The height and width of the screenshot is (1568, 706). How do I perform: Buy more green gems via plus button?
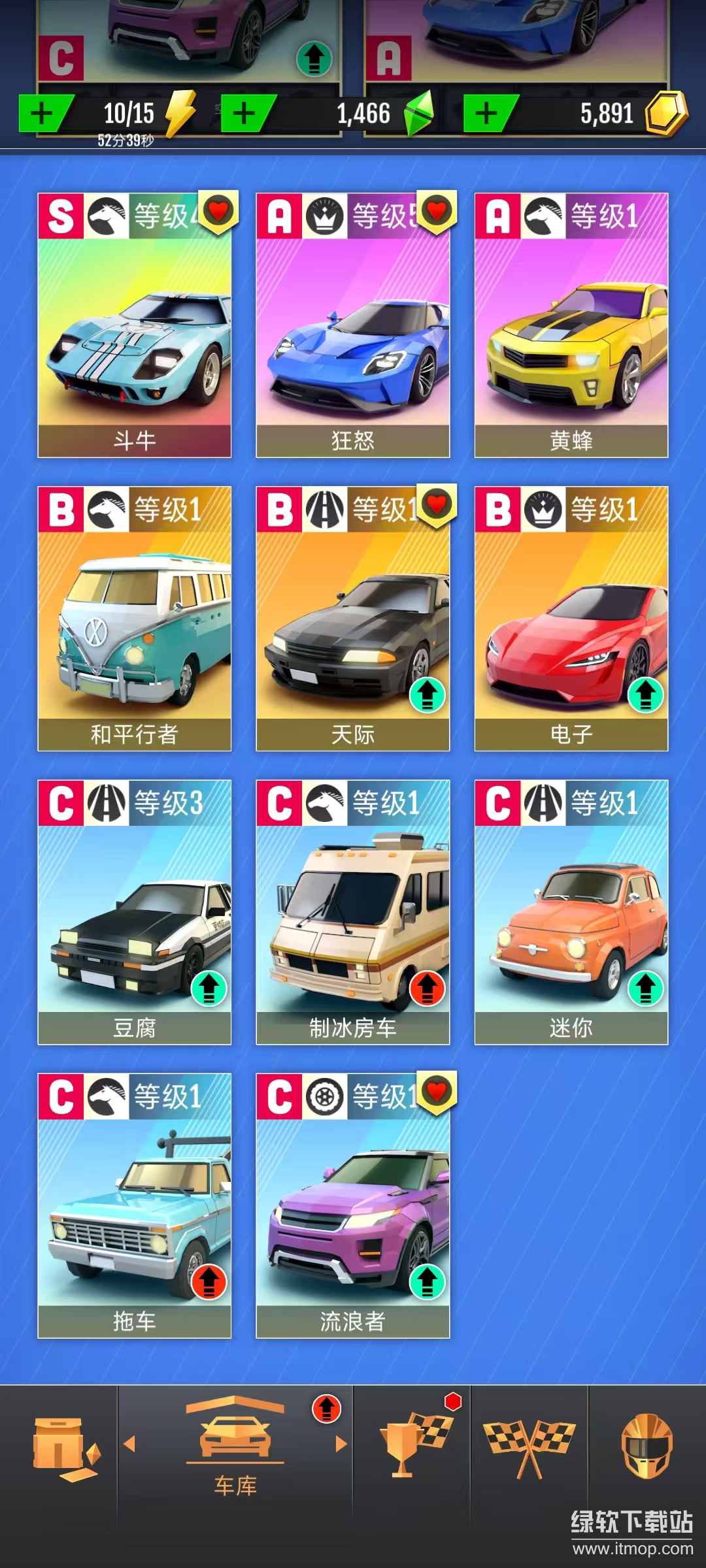246,114
